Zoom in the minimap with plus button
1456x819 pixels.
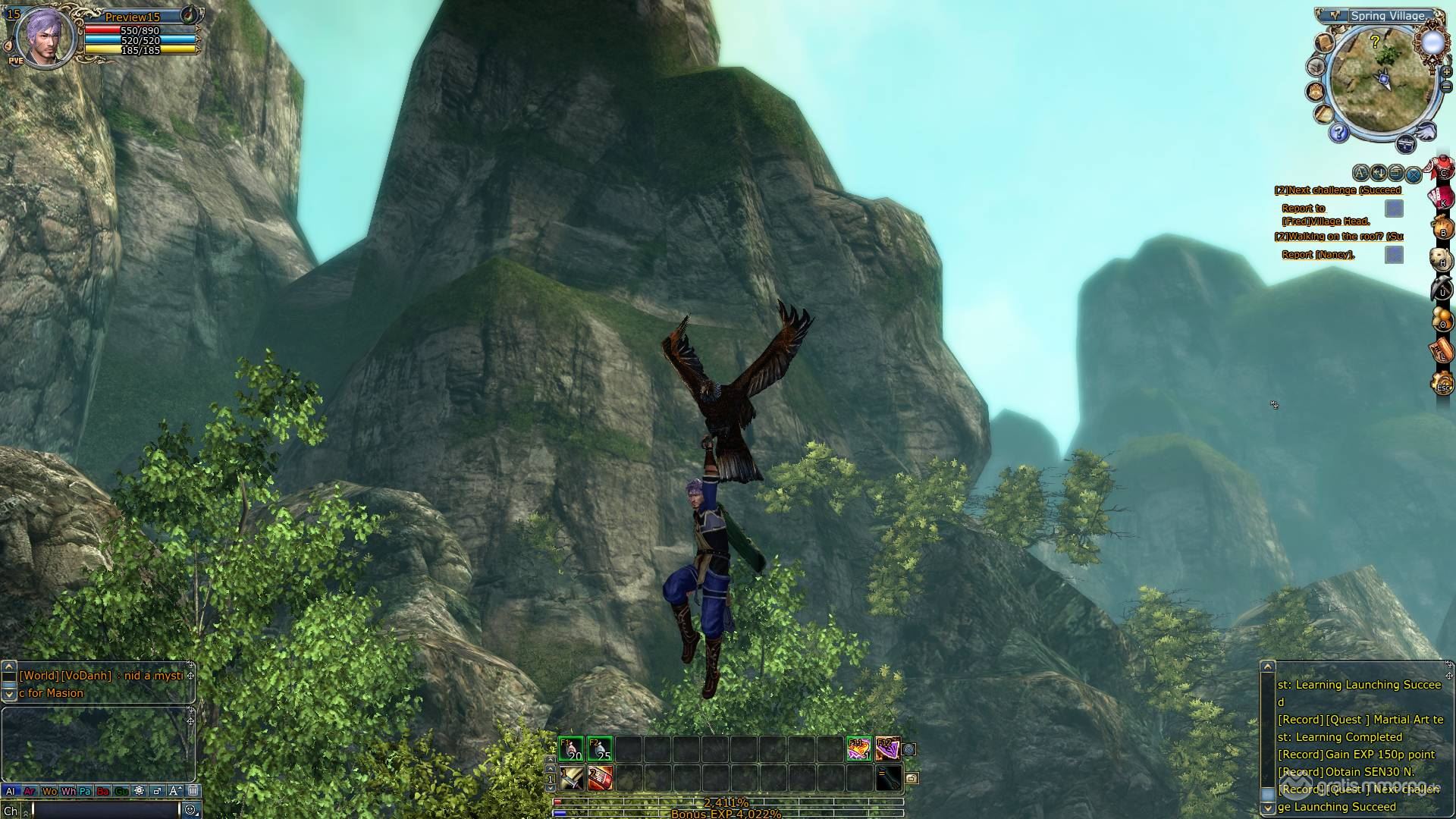point(1446,72)
